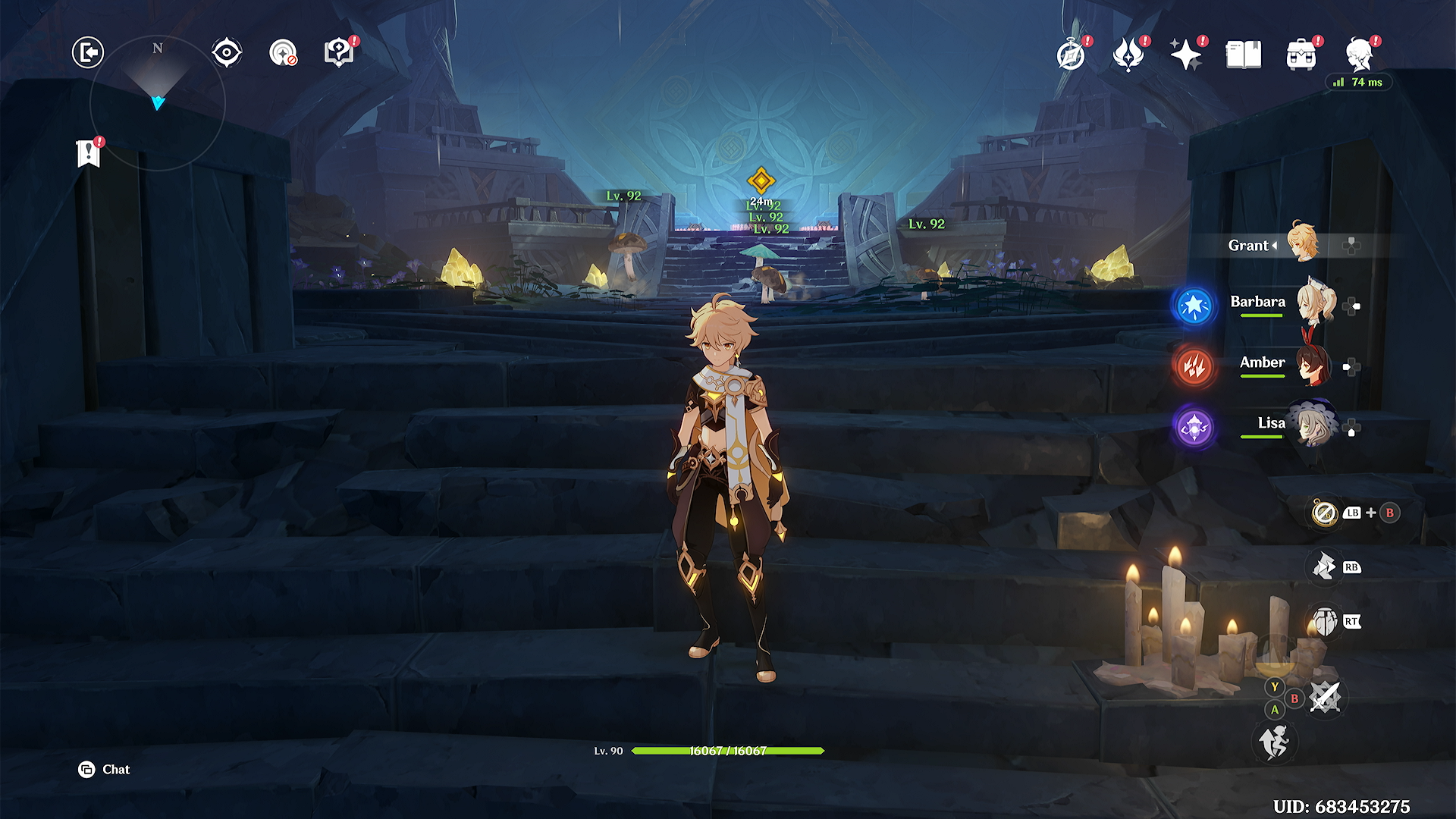This screenshot has height=819, width=1456.
Task: Open the Paimon menu icon
Action: point(1360,55)
